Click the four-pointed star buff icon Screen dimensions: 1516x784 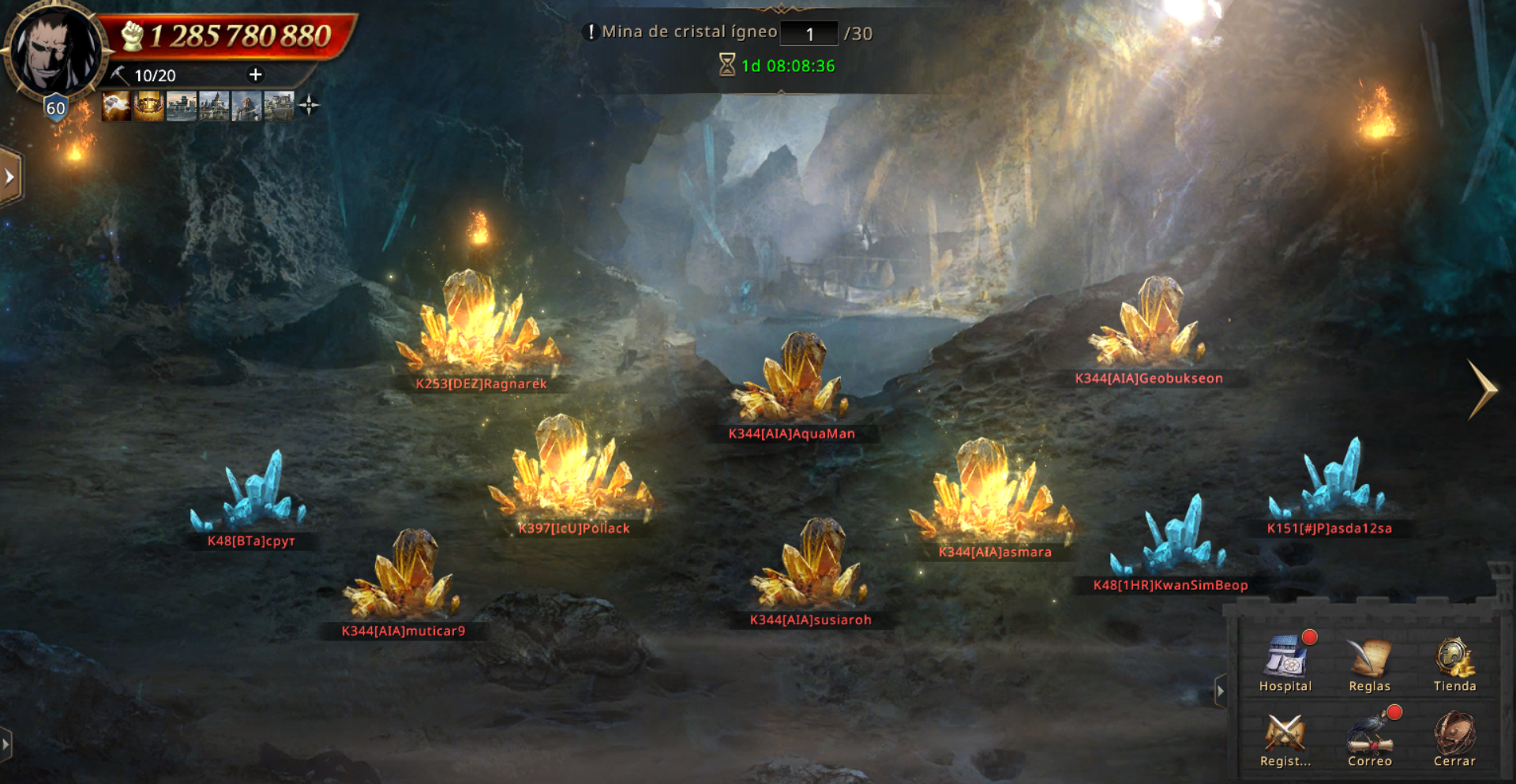[309, 105]
